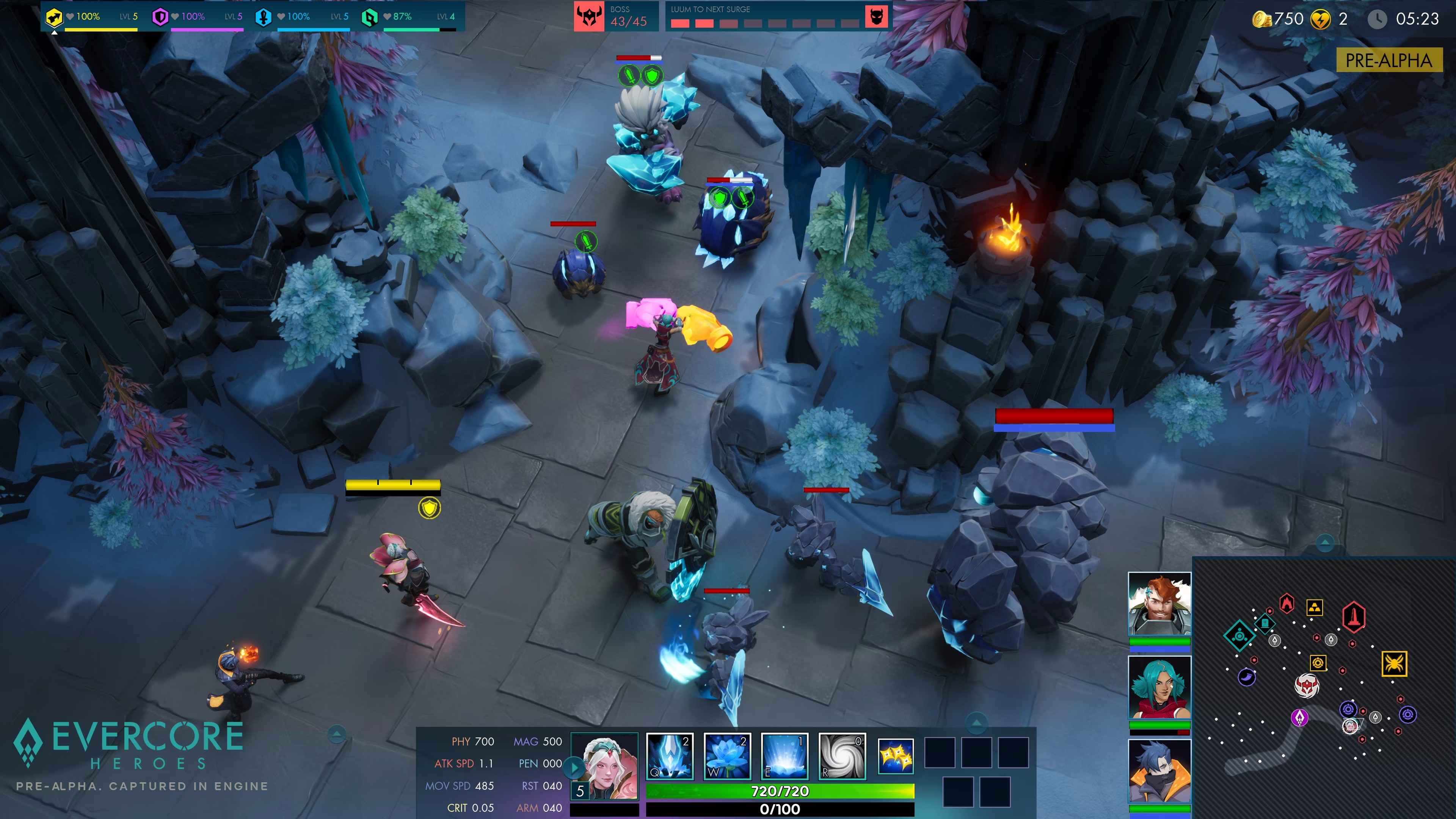
Task: Click the red tower marker on the minimap
Action: tap(1354, 617)
